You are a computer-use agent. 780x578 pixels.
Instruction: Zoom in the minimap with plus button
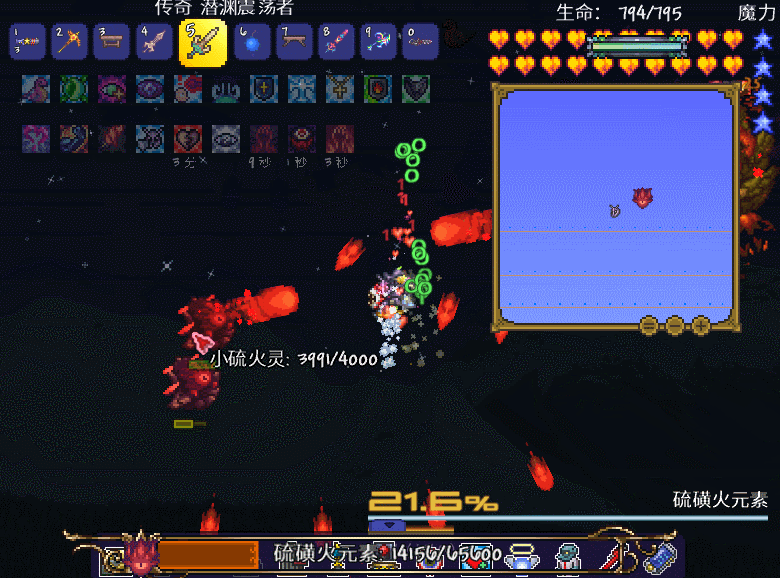pyautogui.click(x=701, y=325)
